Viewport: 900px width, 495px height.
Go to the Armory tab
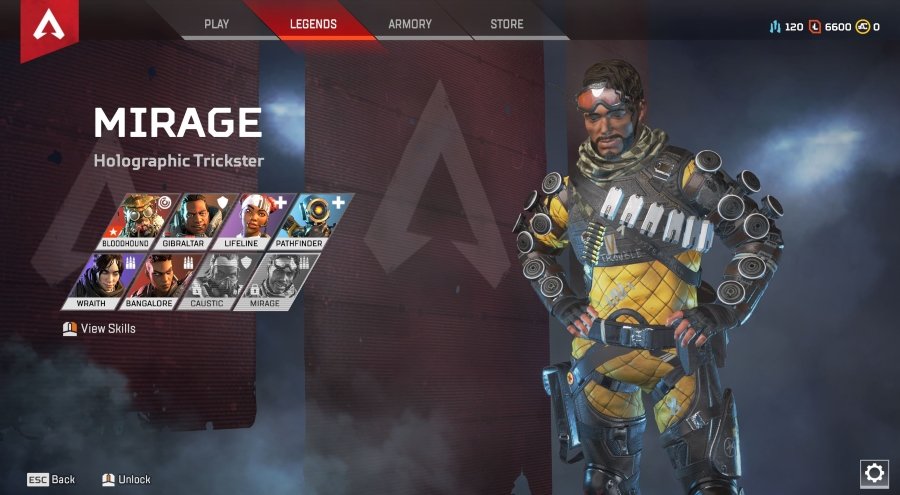click(410, 24)
